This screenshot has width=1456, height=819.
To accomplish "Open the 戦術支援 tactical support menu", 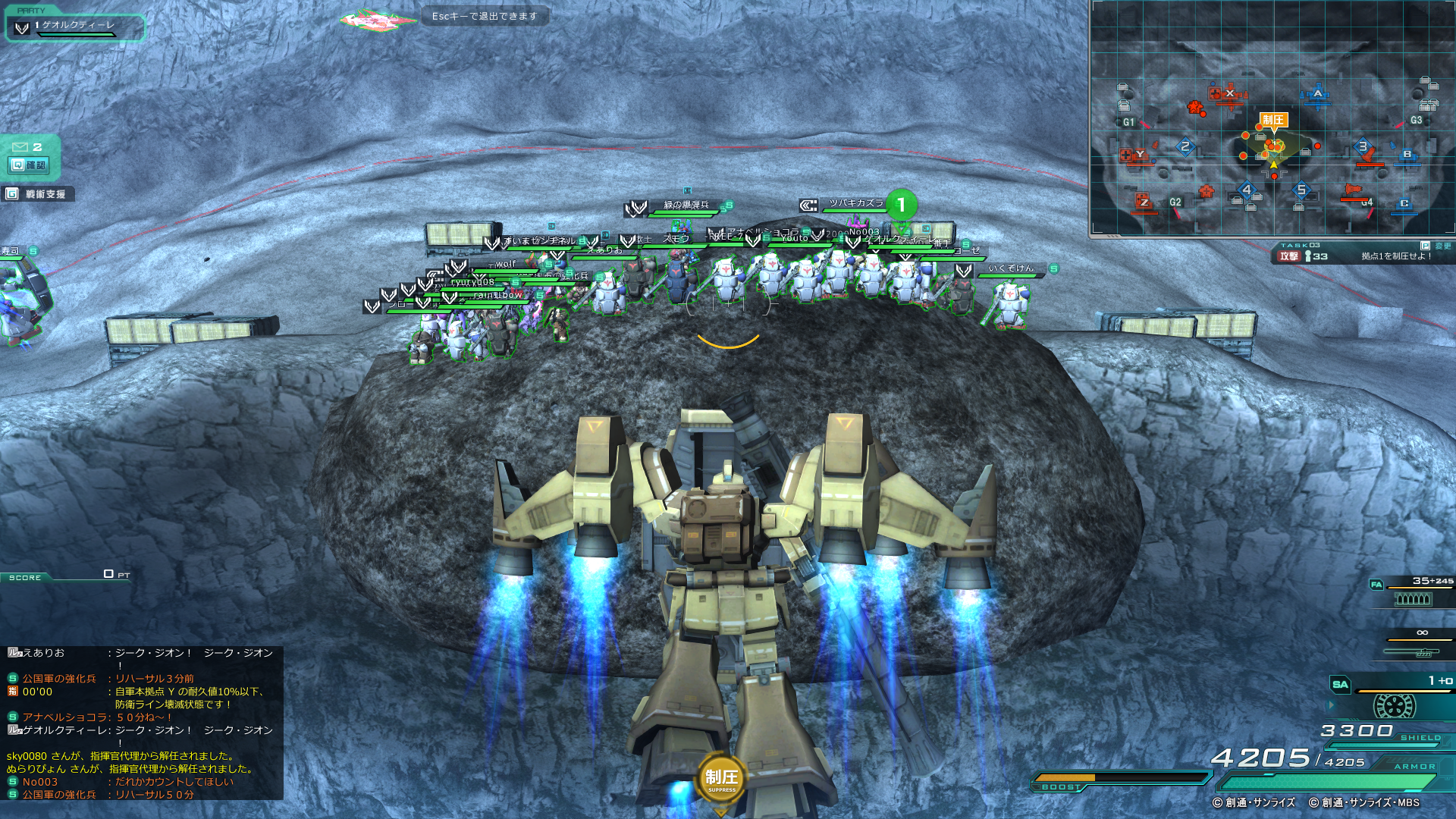I will [38, 194].
